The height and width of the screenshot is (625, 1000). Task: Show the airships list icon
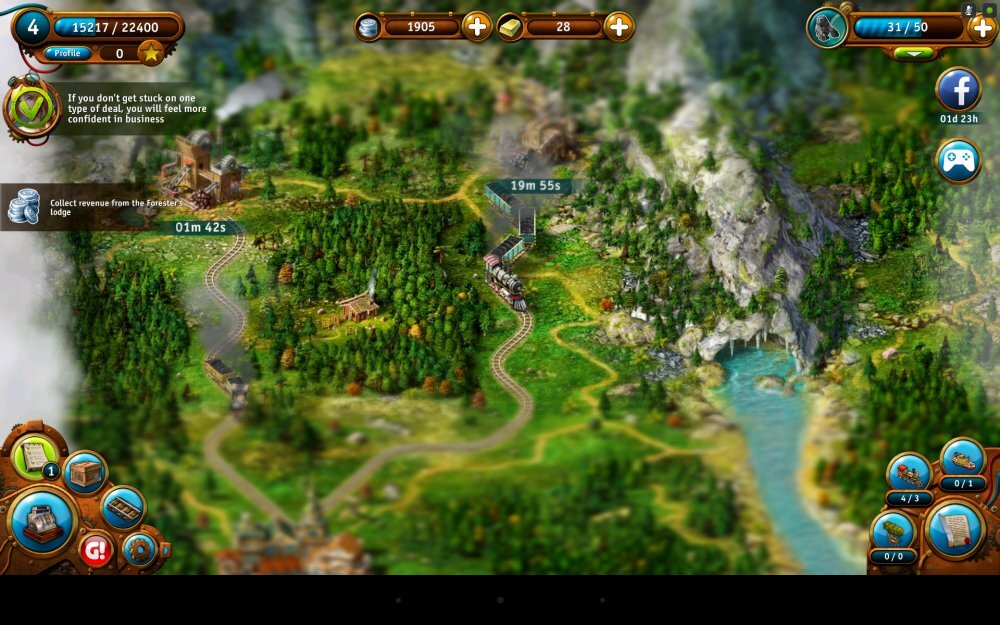point(892,531)
